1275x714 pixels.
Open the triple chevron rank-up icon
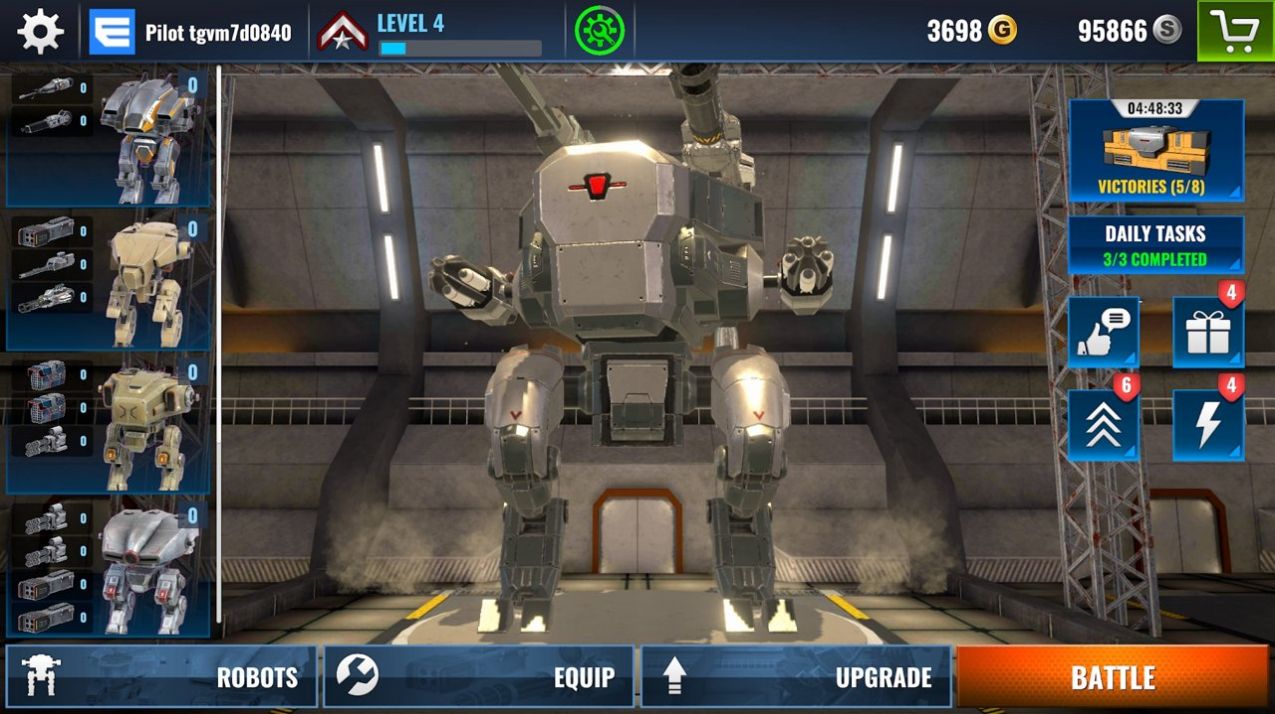coord(1103,426)
